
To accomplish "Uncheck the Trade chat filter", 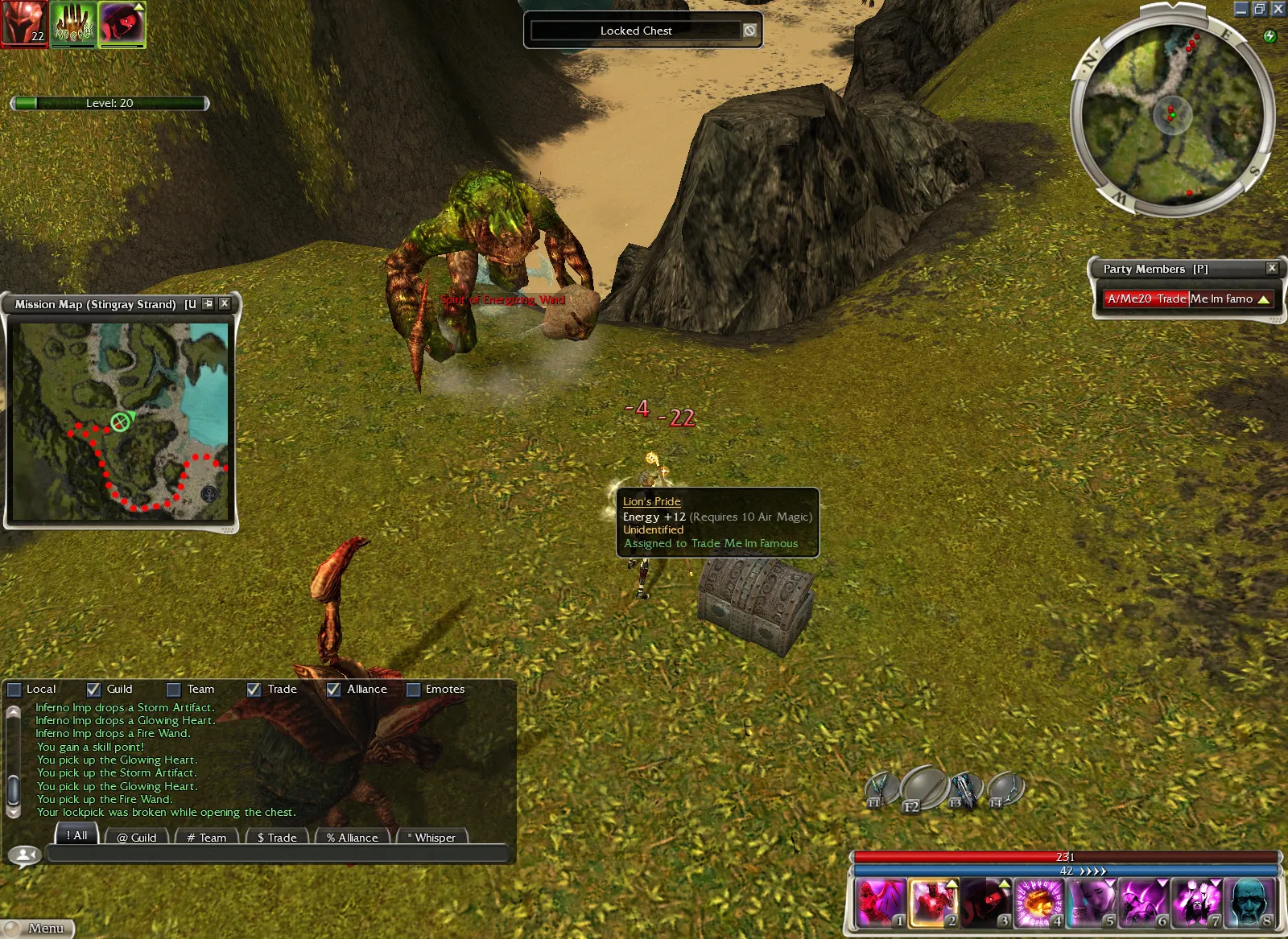I will [254, 690].
